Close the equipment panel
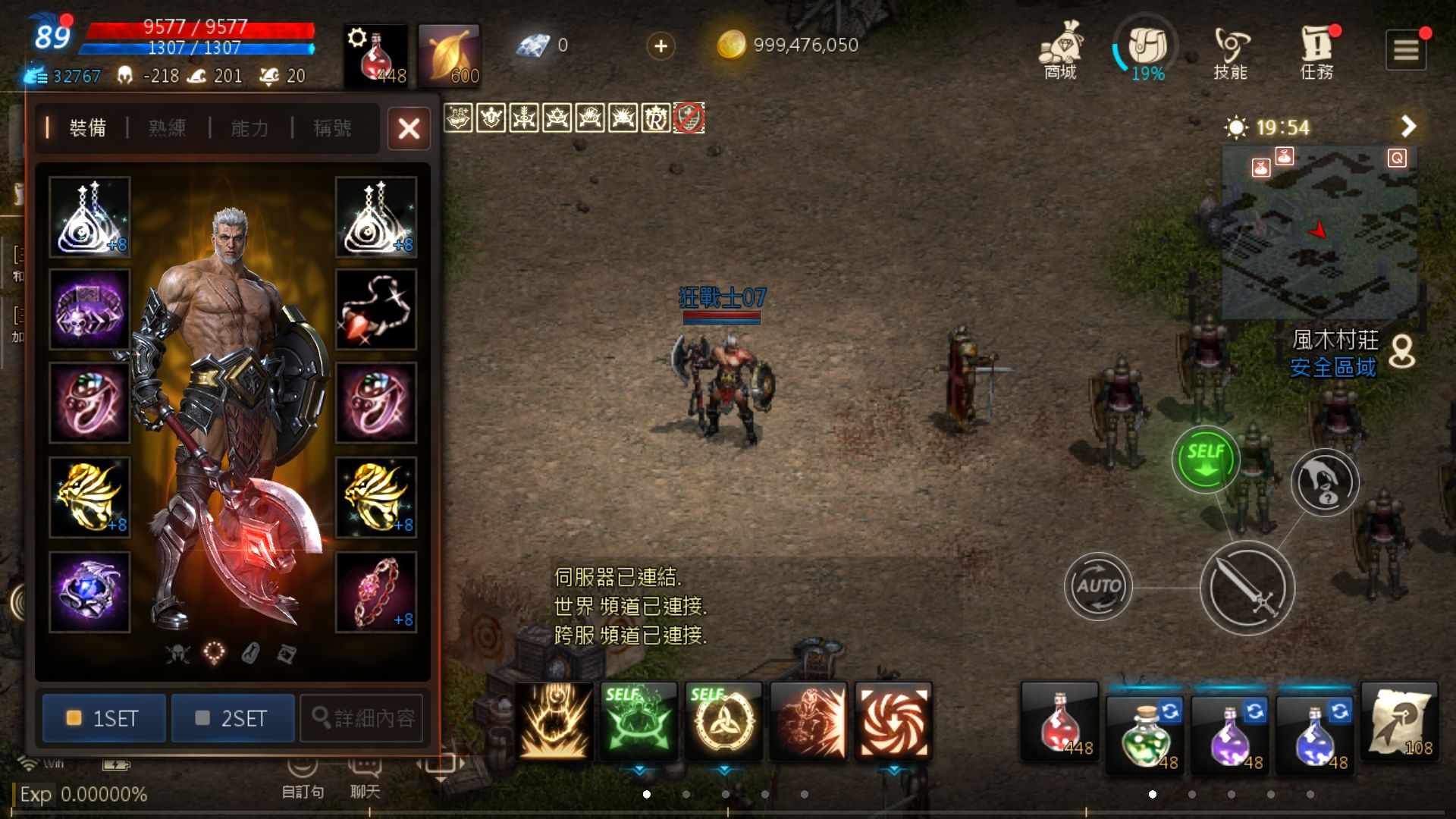 pos(409,128)
